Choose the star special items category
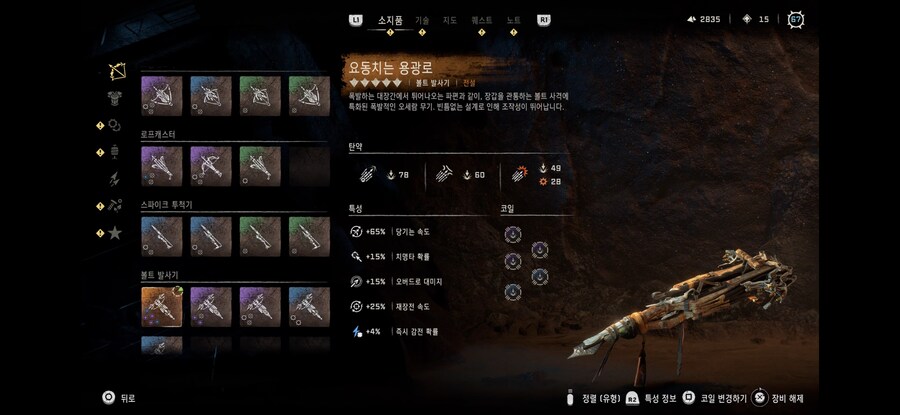 (x=116, y=233)
